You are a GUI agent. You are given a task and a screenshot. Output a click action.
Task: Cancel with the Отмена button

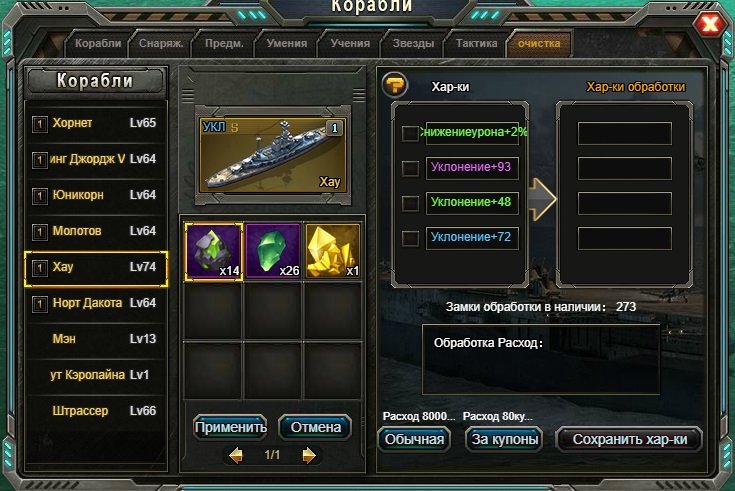pyautogui.click(x=315, y=427)
